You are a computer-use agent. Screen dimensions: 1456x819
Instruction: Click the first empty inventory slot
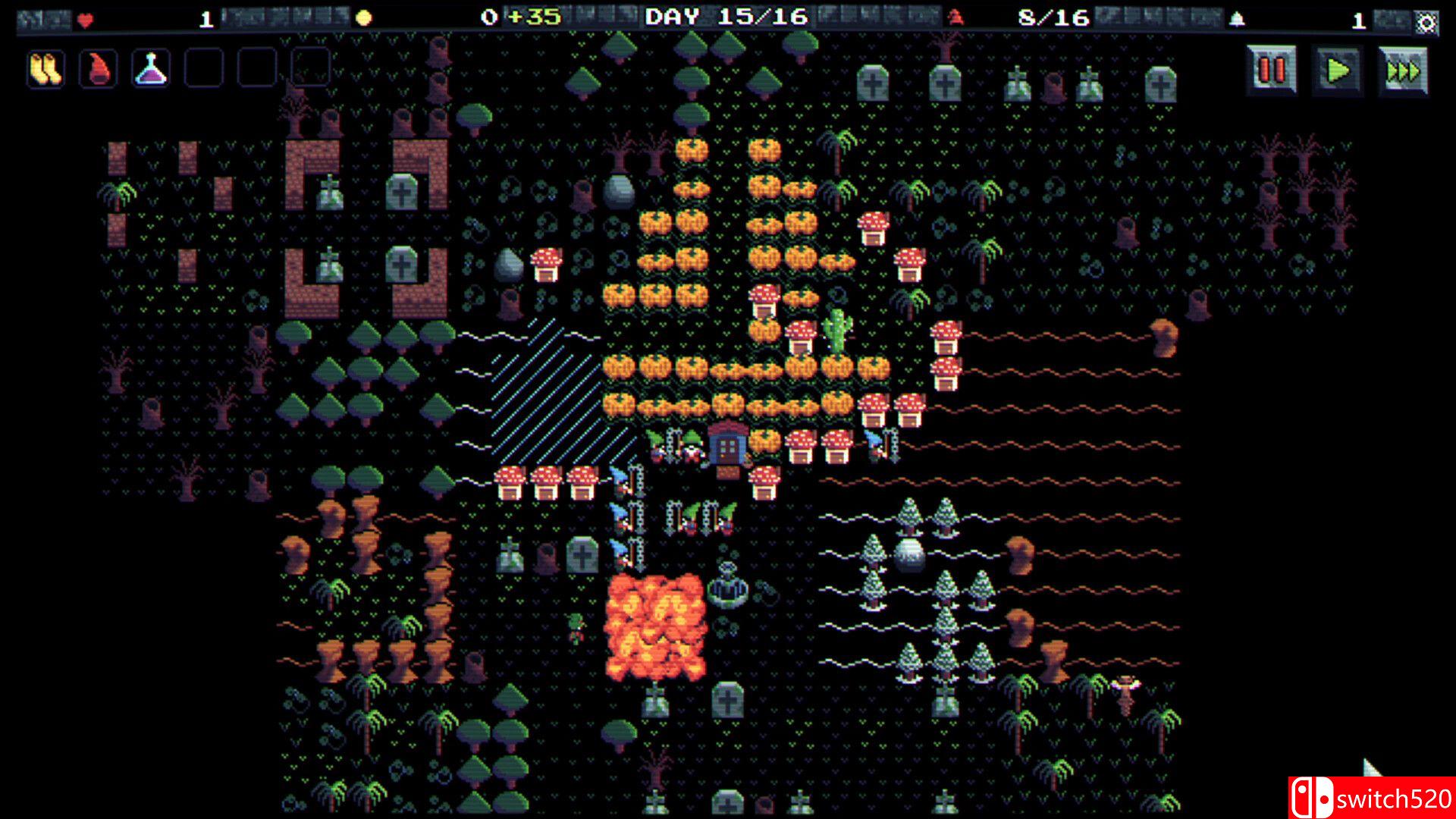coord(203,68)
